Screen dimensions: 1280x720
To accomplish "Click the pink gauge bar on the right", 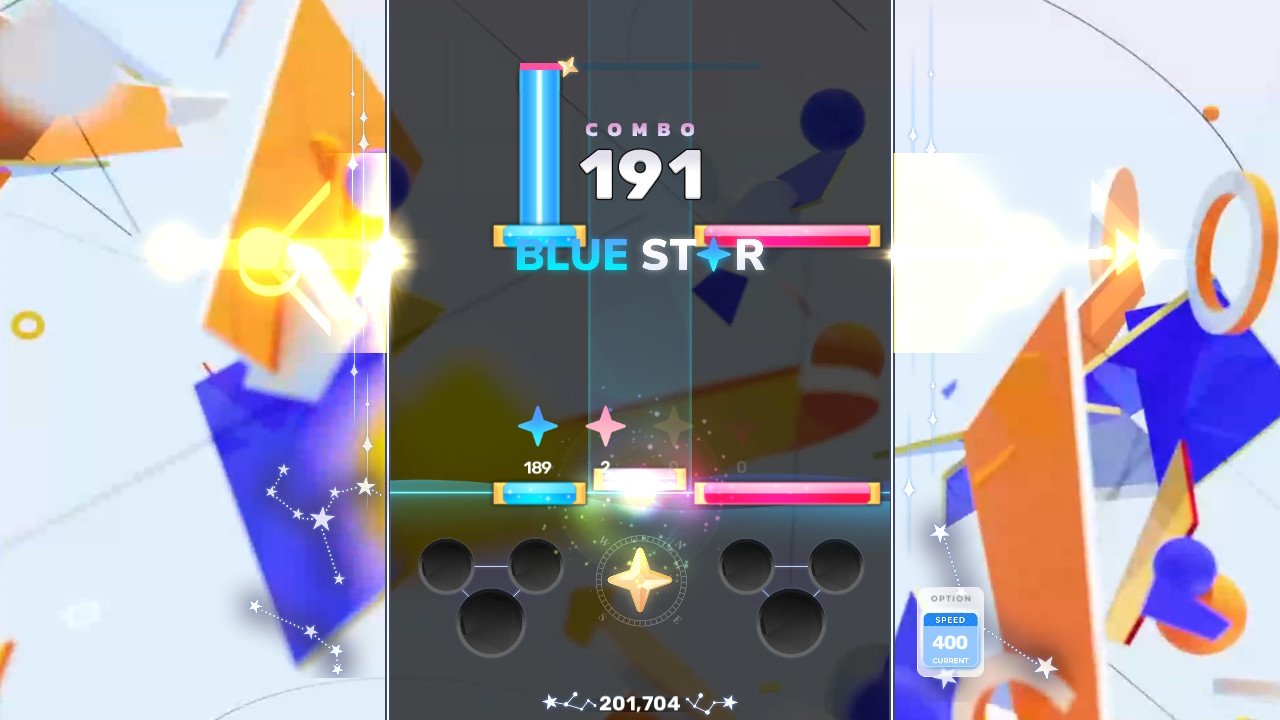I will point(787,491).
